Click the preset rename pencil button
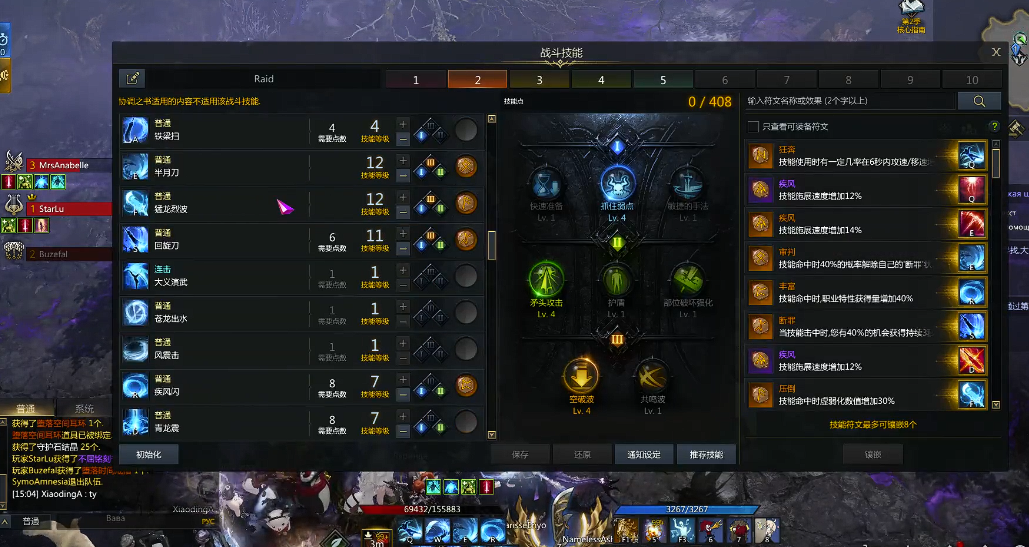1029x547 pixels. coord(132,79)
